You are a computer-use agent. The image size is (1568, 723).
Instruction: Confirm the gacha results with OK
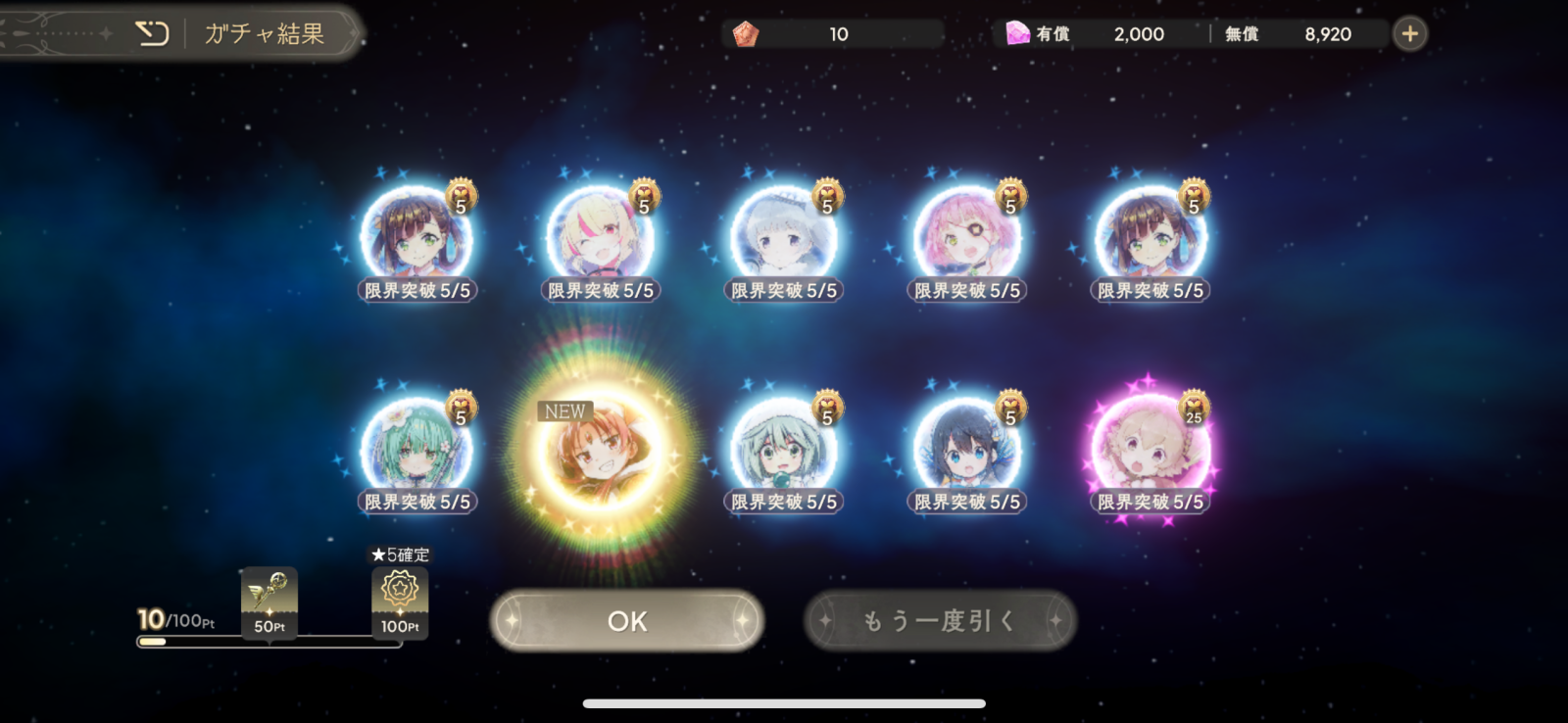click(627, 620)
